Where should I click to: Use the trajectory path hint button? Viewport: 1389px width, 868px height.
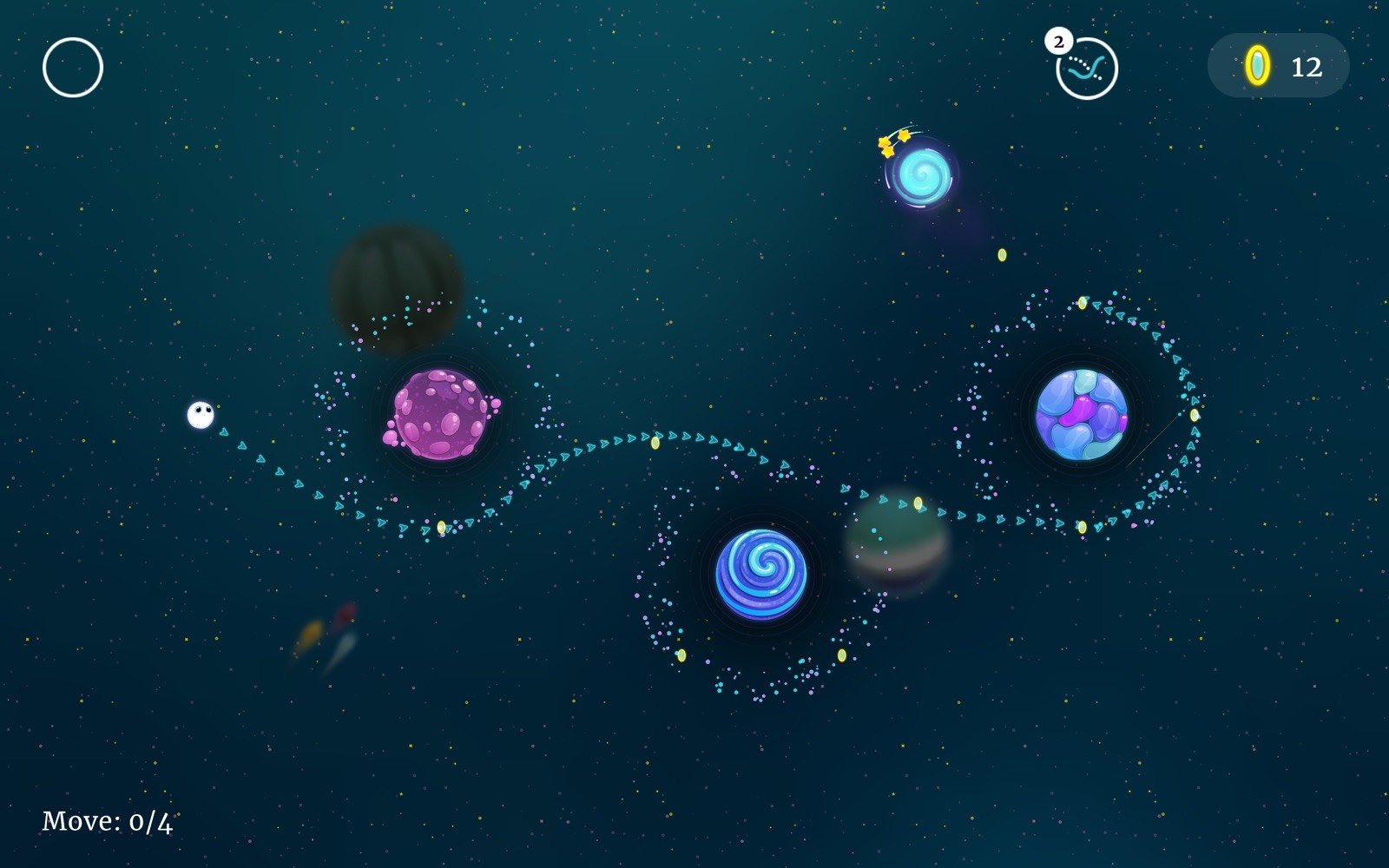coord(1087,69)
